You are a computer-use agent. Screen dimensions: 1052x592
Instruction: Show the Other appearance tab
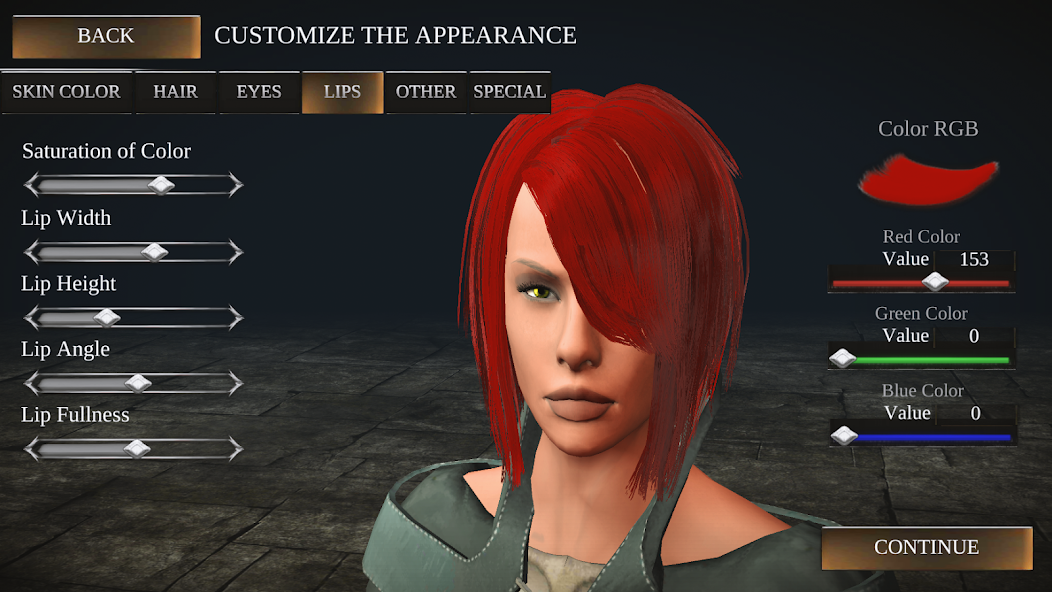pyautogui.click(x=426, y=92)
